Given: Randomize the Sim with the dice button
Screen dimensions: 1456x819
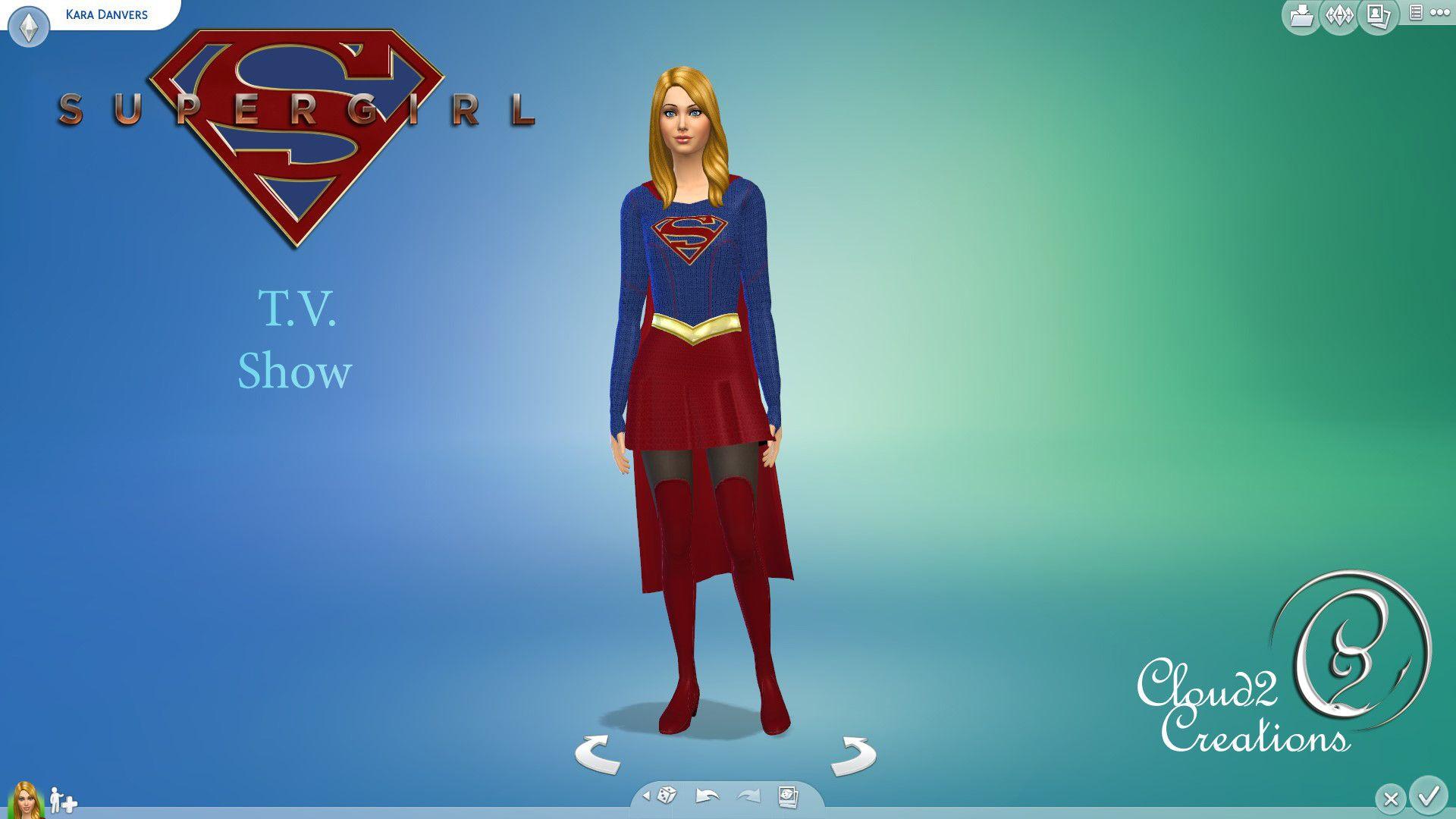Looking at the screenshot, I should (667, 795).
